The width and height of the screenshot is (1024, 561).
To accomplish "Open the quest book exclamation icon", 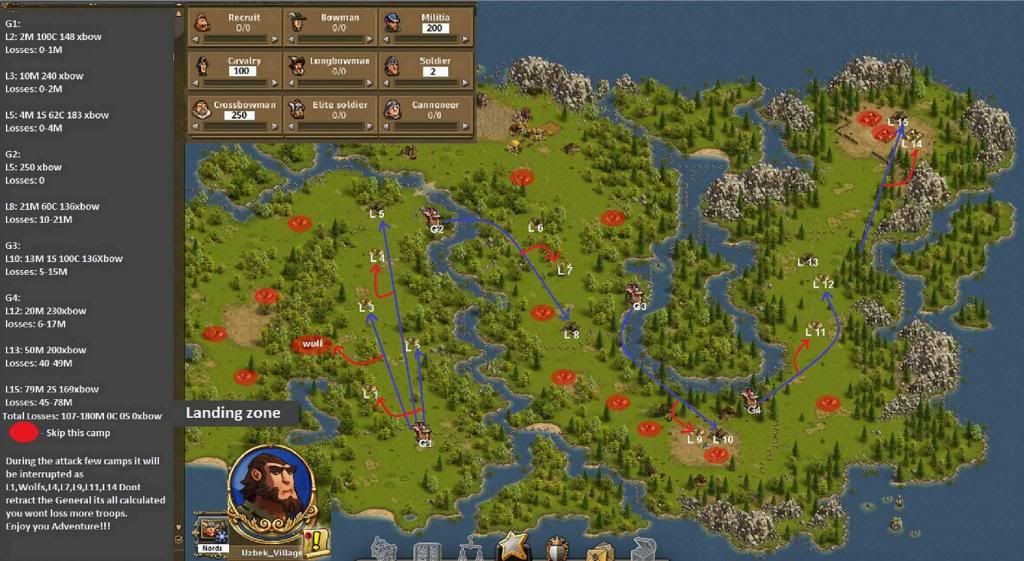I will tap(317, 541).
